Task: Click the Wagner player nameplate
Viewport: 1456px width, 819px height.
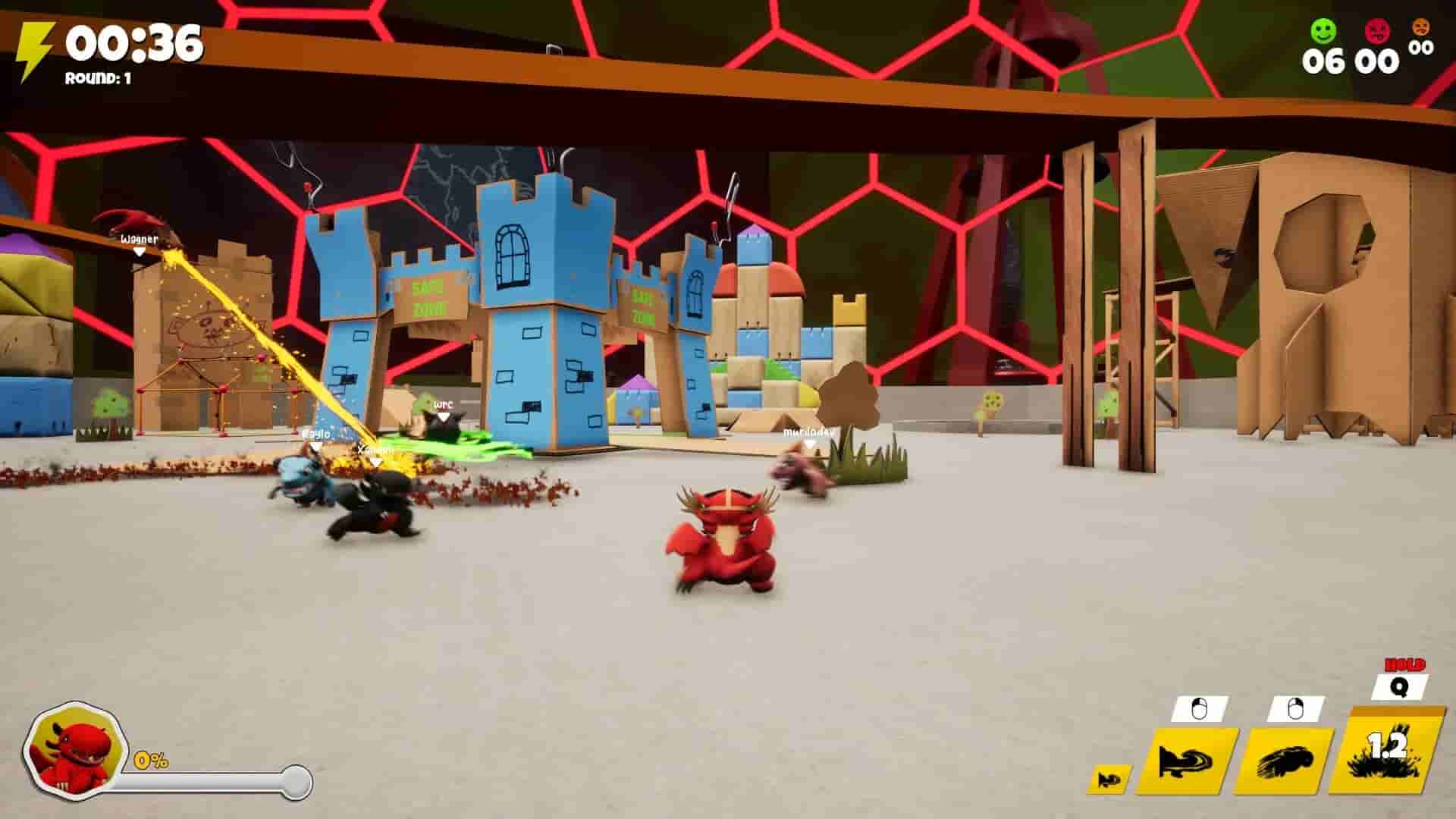Action: point(140,239)
